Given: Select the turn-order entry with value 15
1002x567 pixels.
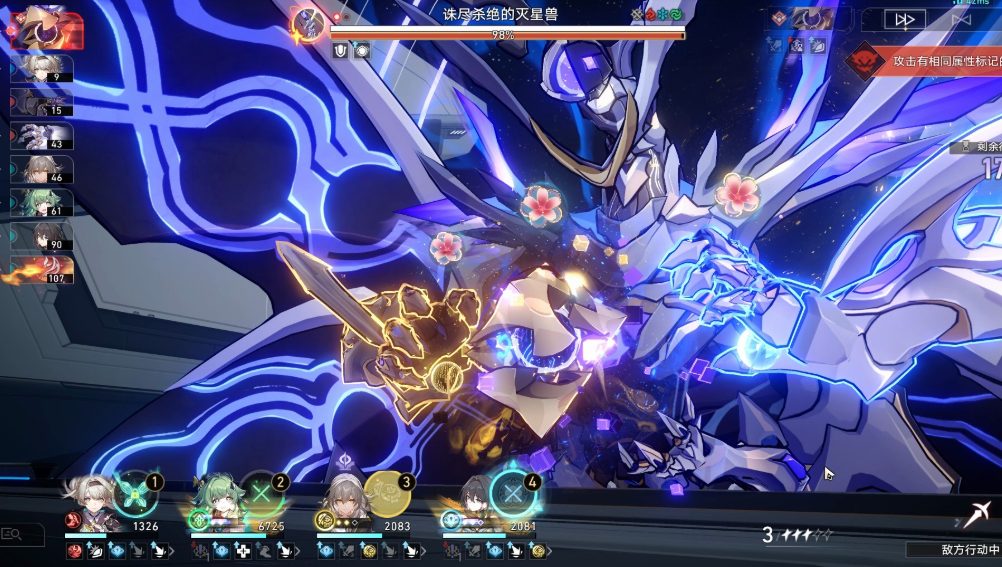Looking at the screenshot, I should (x=41, y=103).
